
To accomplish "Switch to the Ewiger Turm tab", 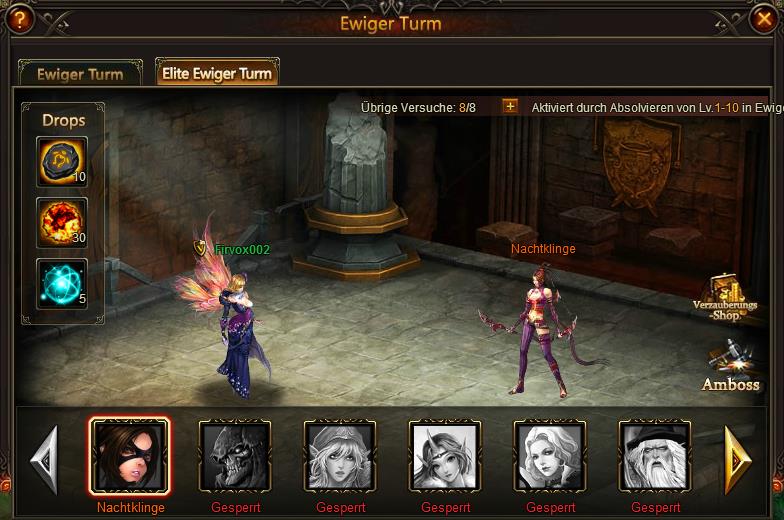I will 80,74.
